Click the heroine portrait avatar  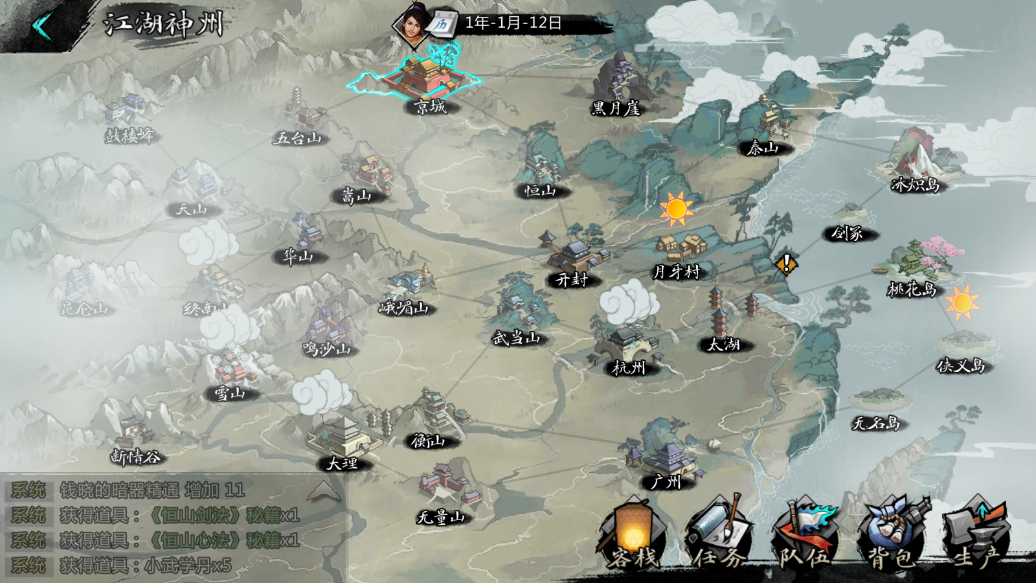tap(411, 24)
